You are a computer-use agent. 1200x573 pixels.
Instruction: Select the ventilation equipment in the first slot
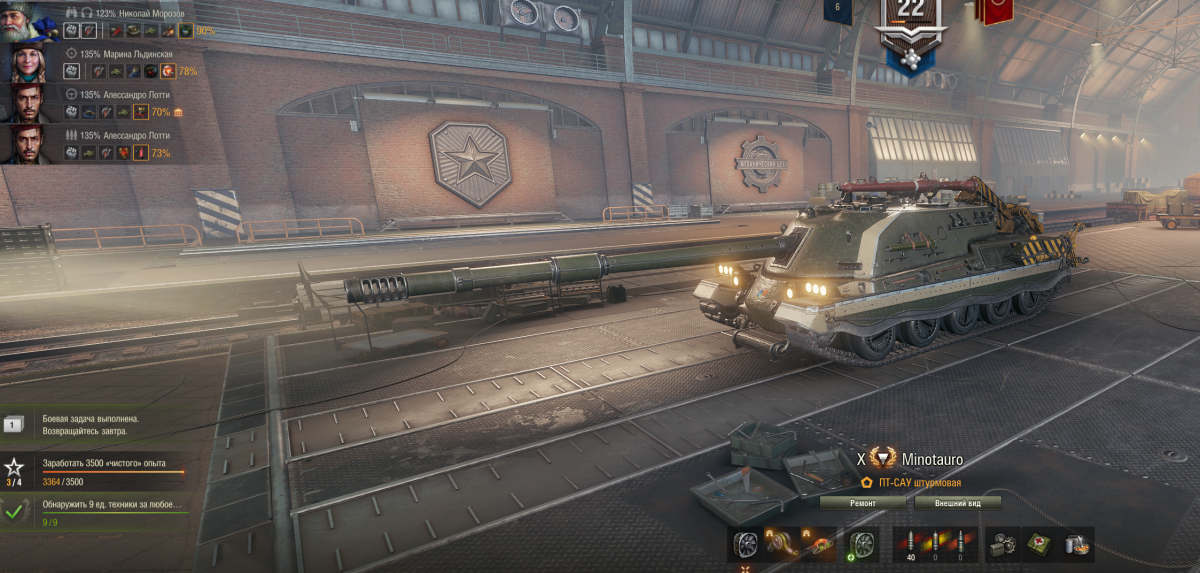744,545
